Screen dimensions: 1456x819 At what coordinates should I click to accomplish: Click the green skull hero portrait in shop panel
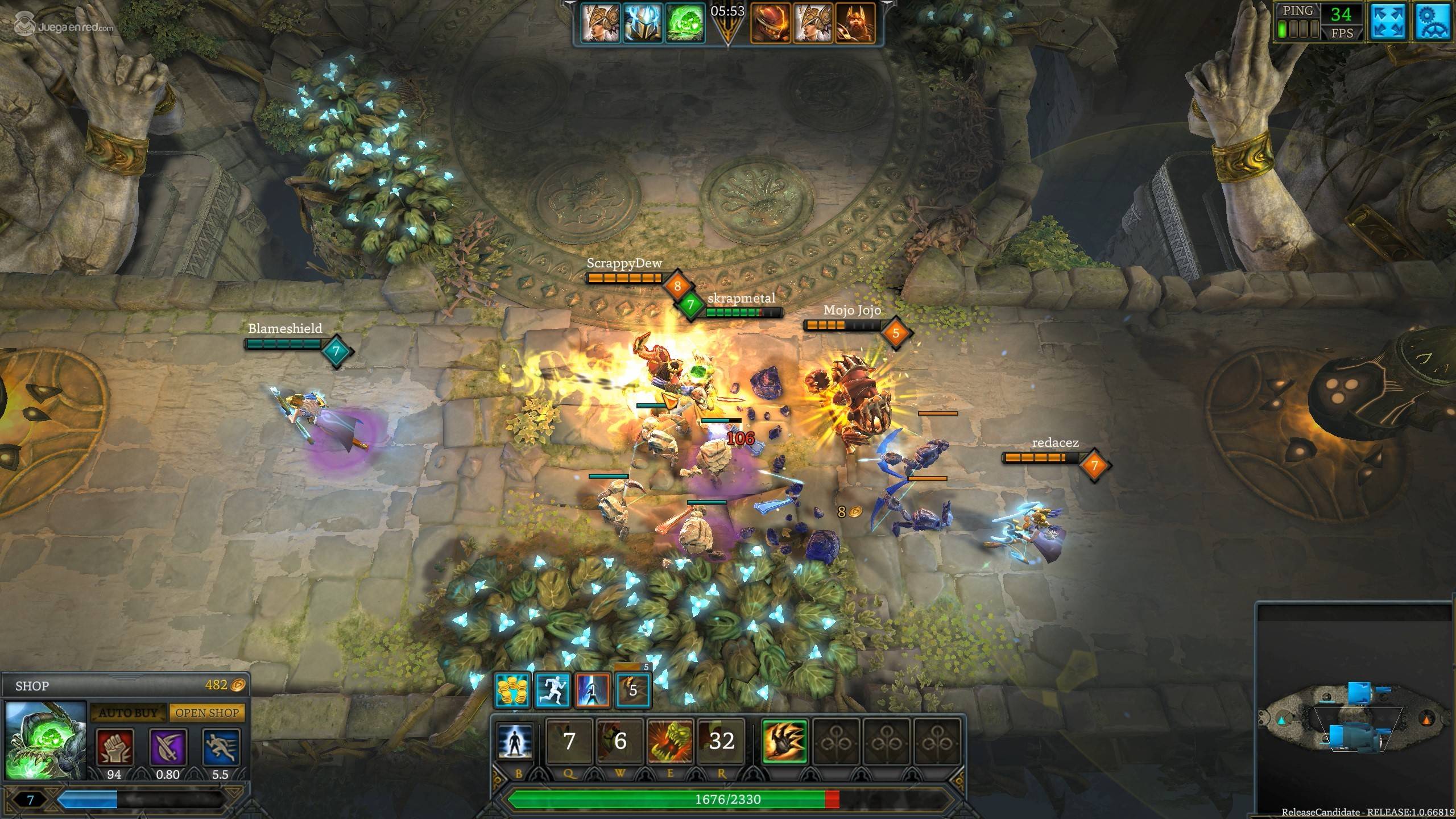pyautogui.click(x=45, y=740)
